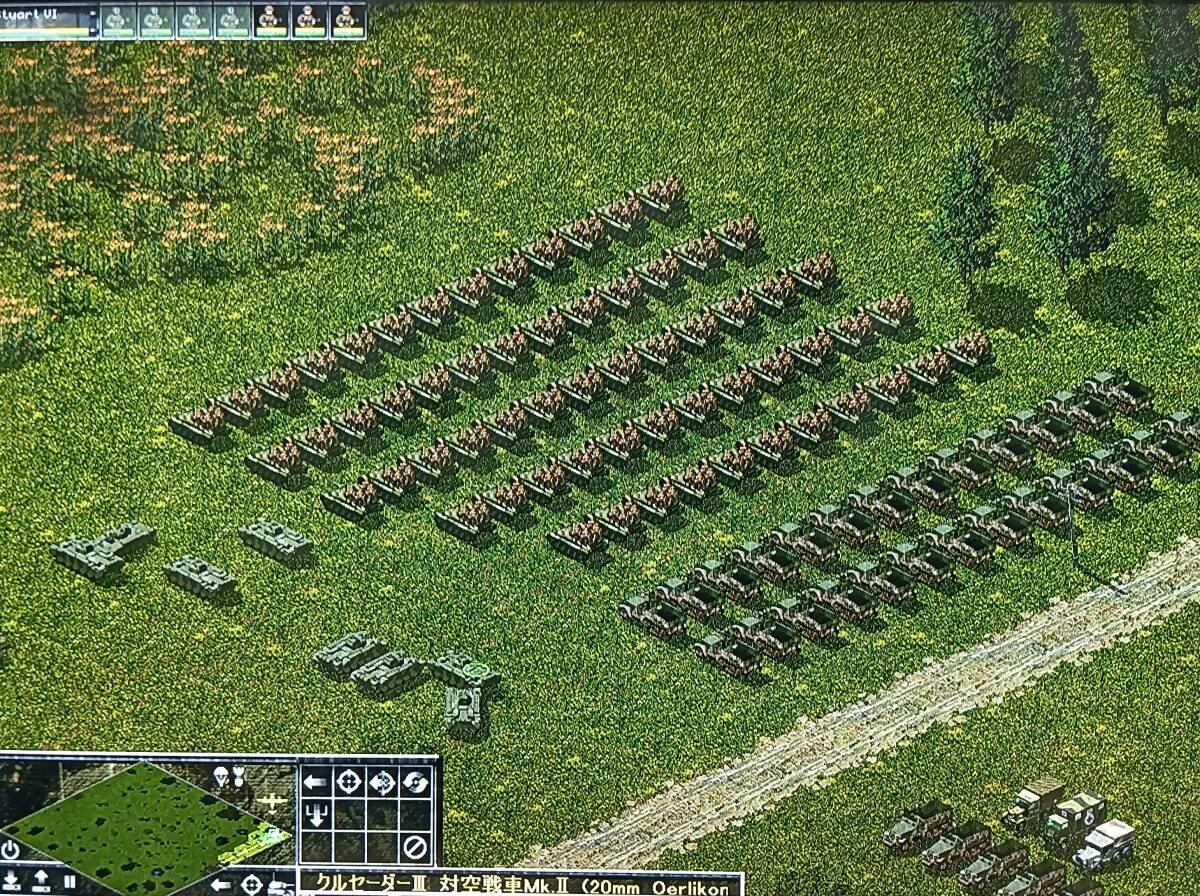Order a bombing run with the bomb icon
Image resolution: width=1200 pixels, height=896 pixels.
pos(239,776)
